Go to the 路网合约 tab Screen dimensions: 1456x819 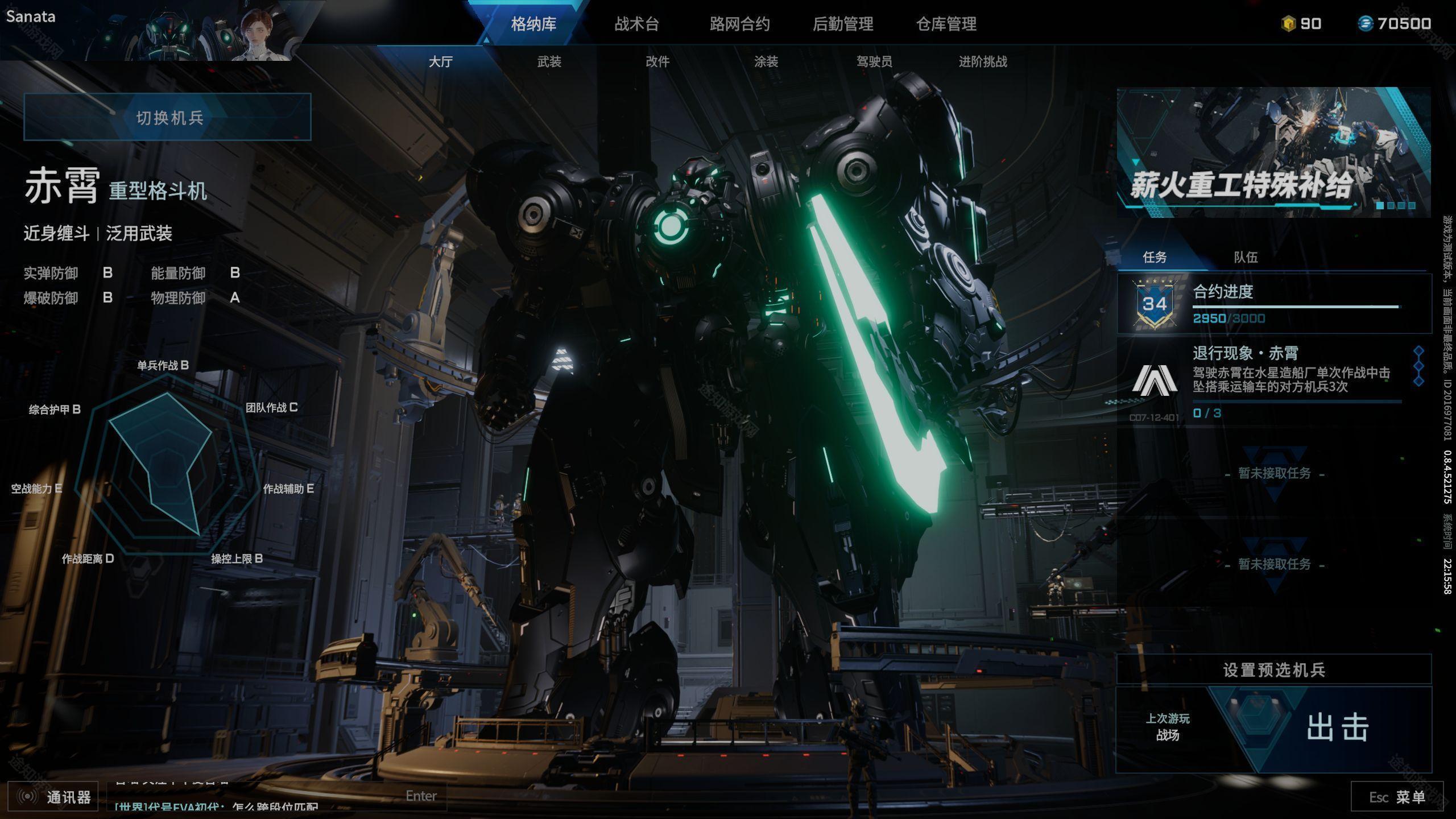point(739,24)
